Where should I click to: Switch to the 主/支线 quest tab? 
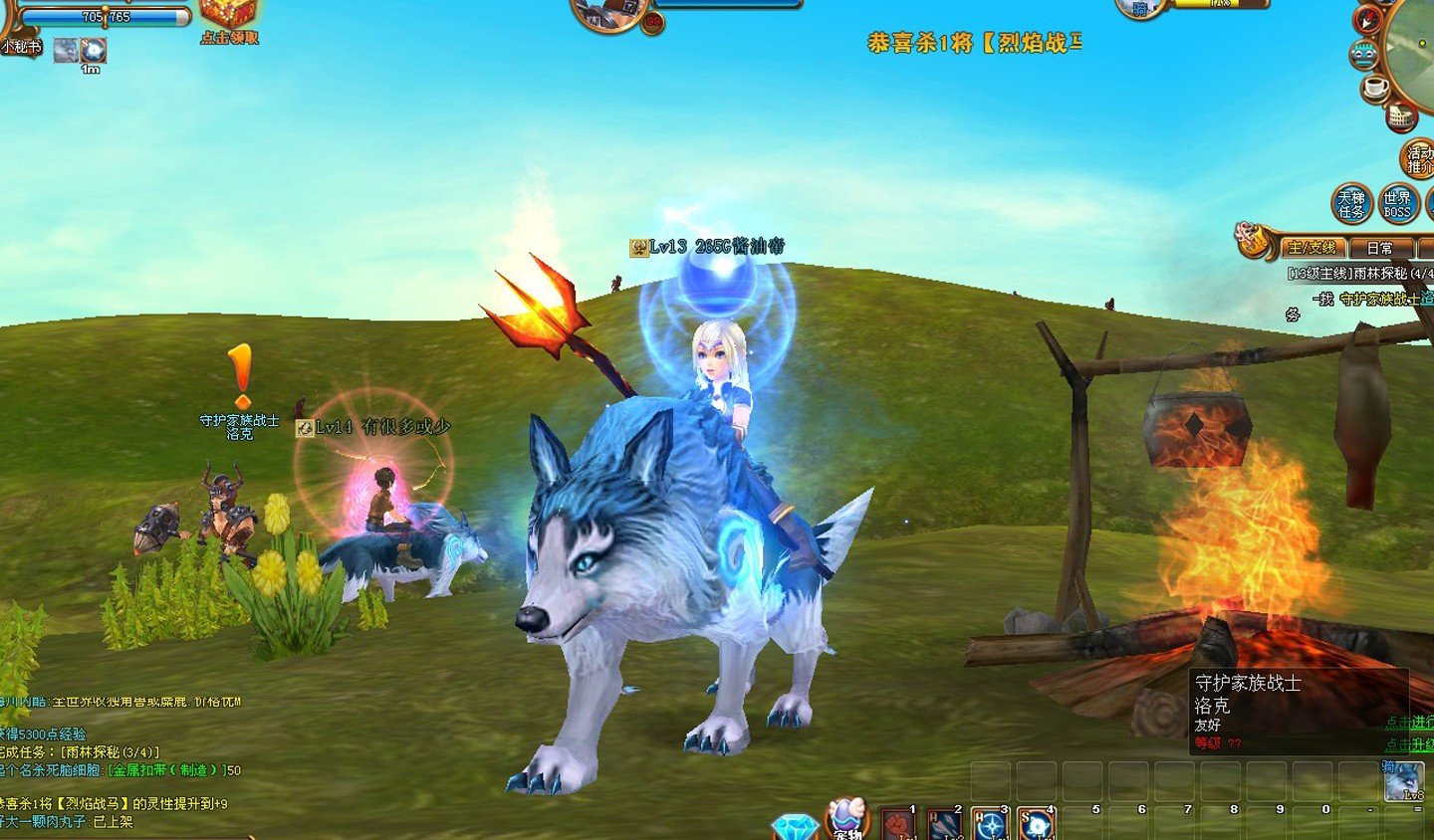tap(1311, 248)
